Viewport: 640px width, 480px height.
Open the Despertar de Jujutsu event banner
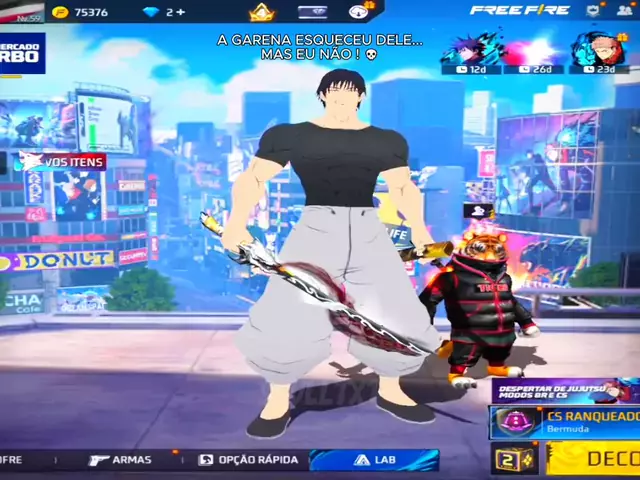click(x=564, y=391)
